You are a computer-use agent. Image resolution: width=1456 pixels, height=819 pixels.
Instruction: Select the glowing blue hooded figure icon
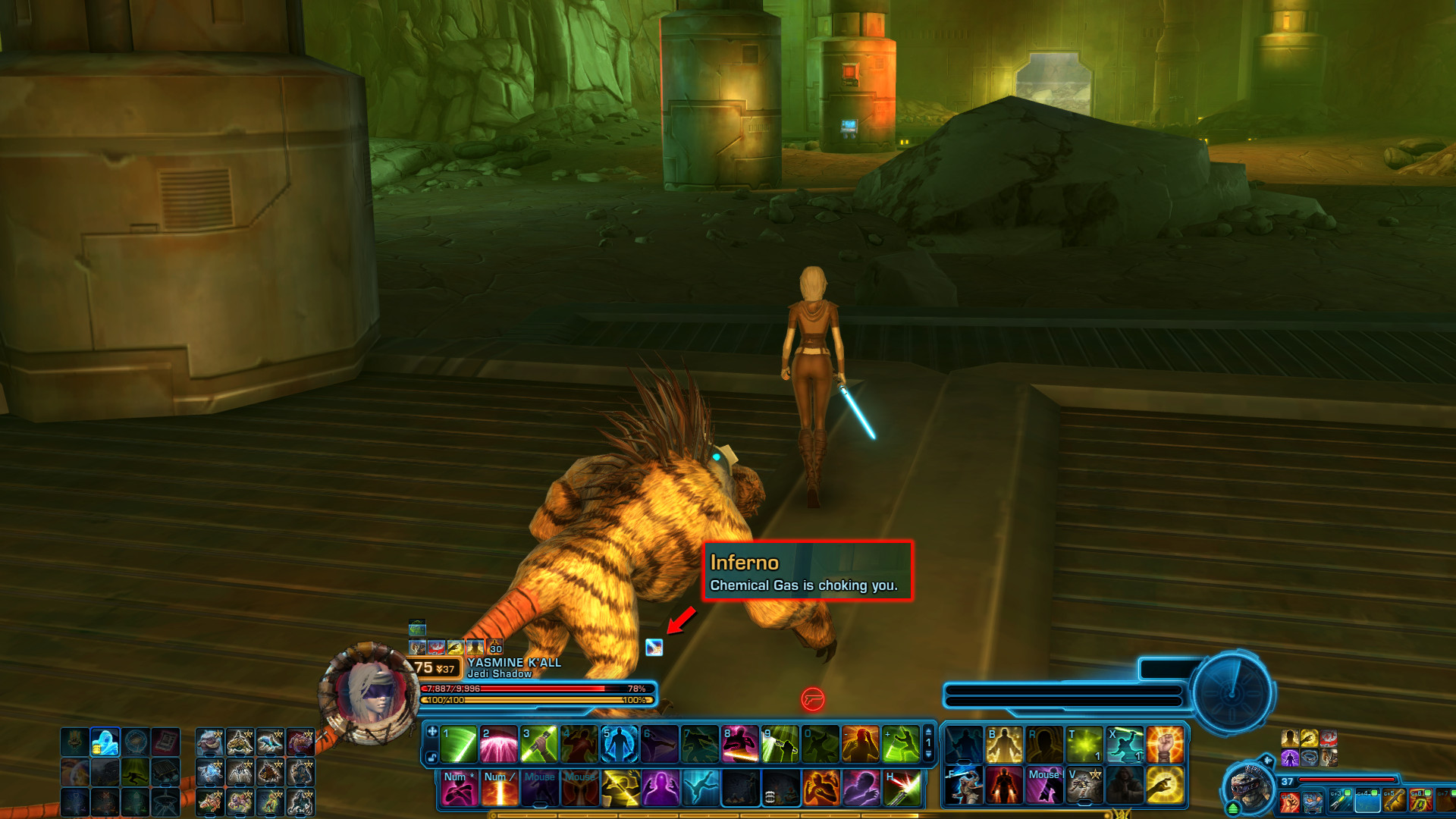coord(105,742)
